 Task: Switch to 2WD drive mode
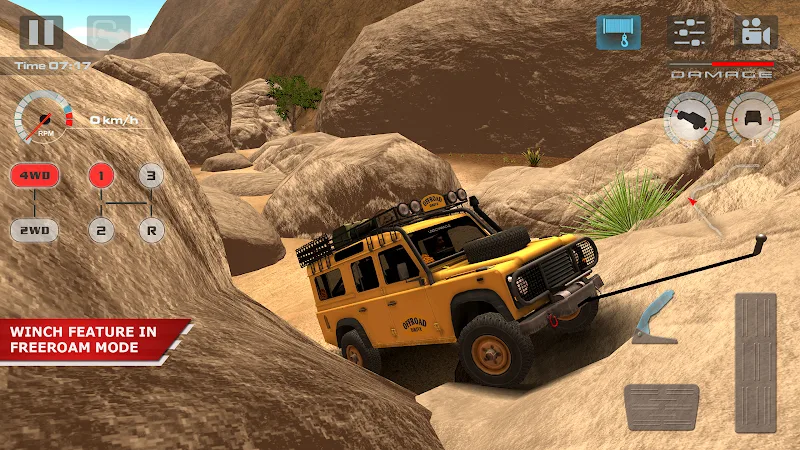click(x=35, y=230)
